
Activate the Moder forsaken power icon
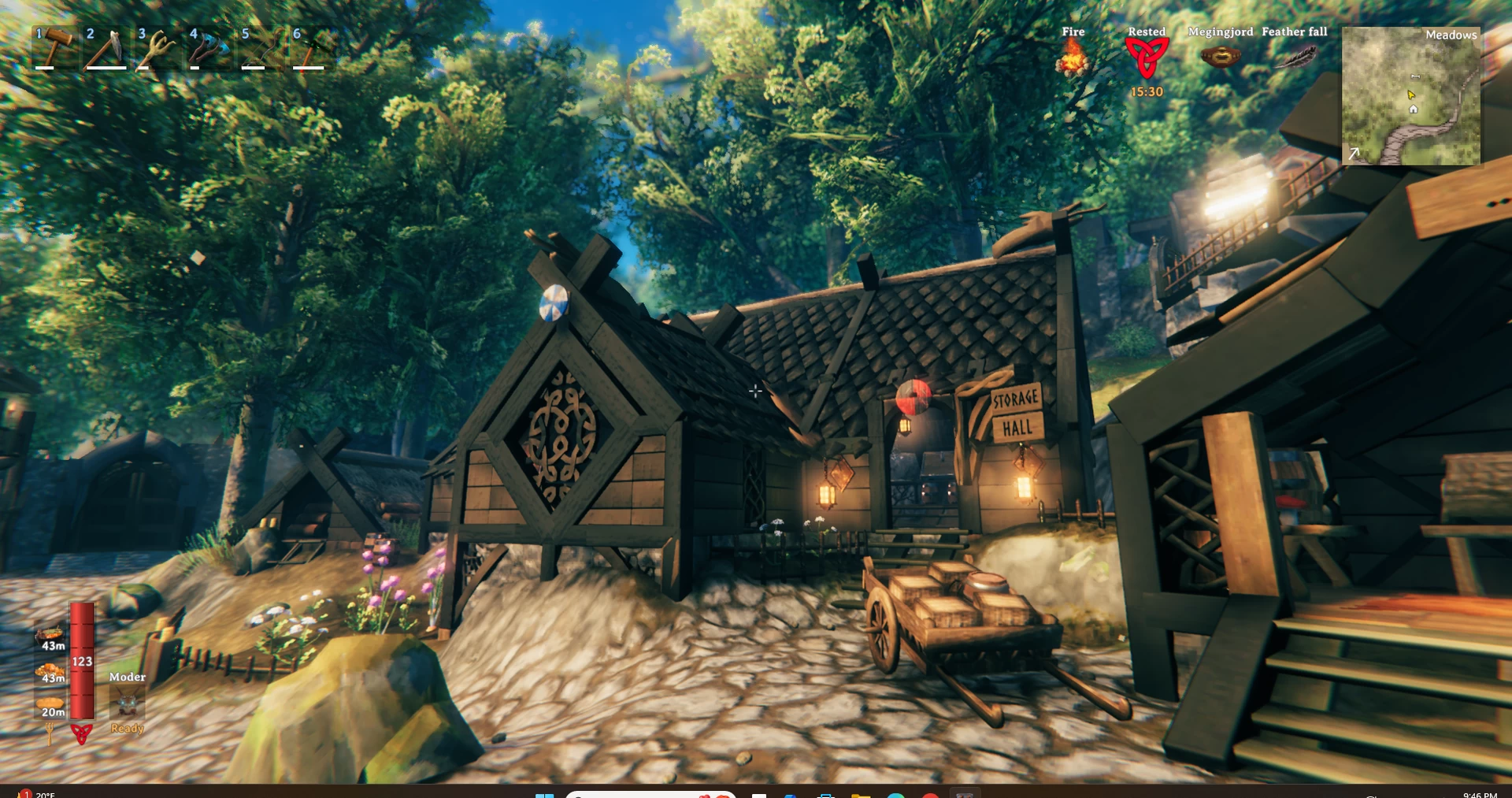click(x=127, y=702)
